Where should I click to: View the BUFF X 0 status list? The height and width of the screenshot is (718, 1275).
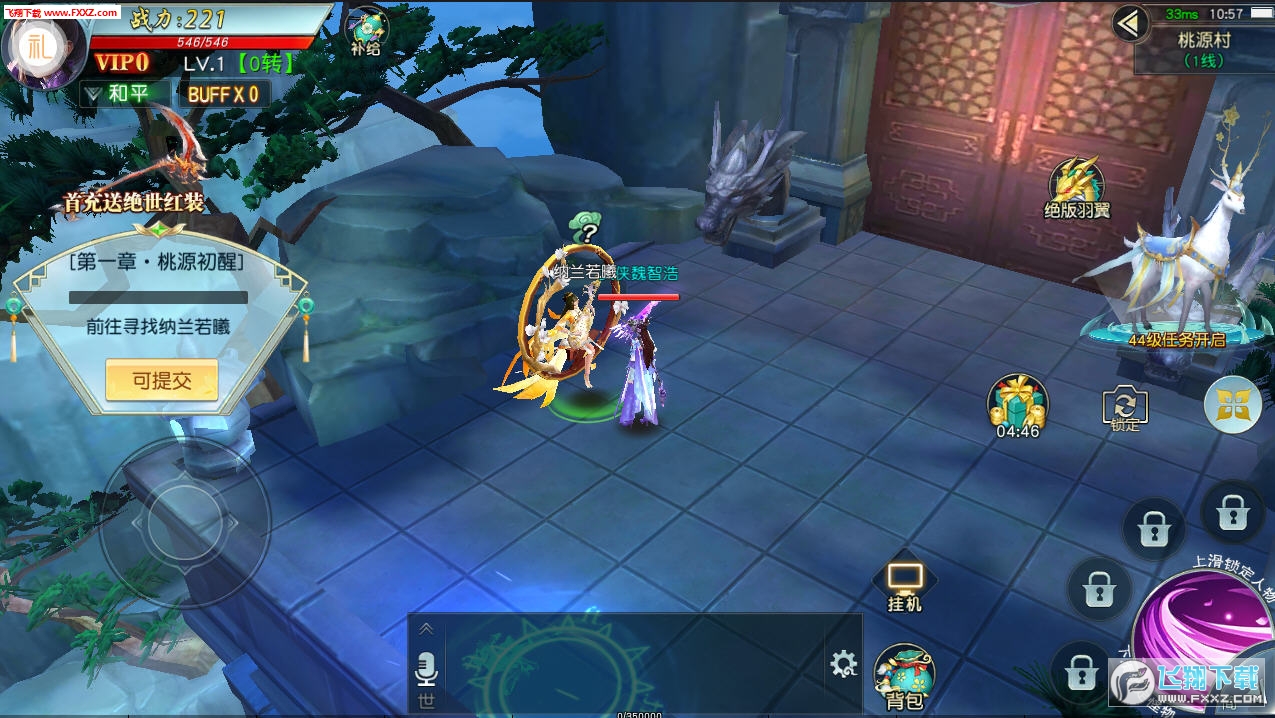point(224,94)
